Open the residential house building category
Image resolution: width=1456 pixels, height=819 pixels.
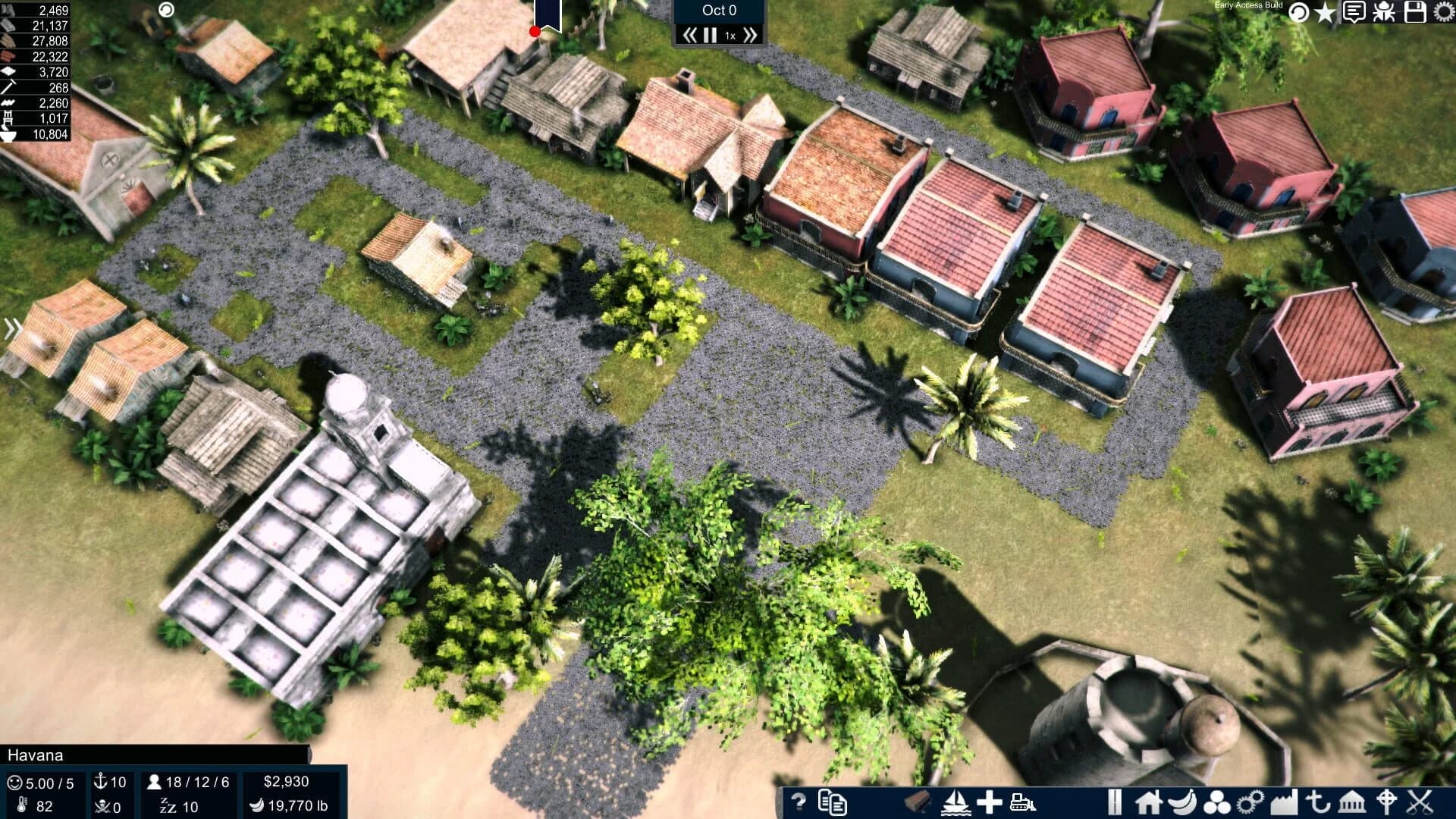pos(1147,802)
